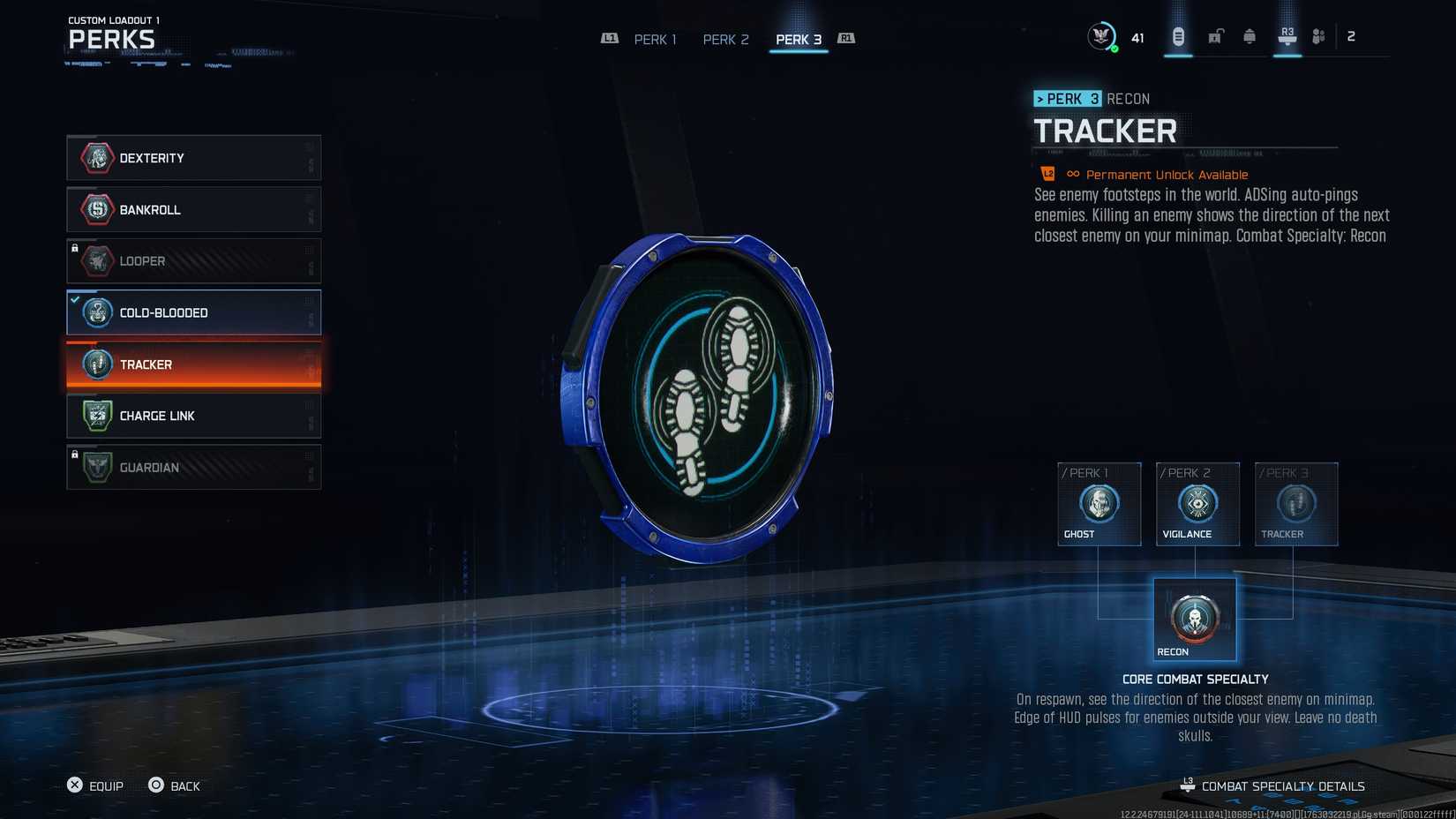Click the lock icon on the Guardian perk row
Viewport: 1456px width, 819px height.
pyautogui.click(x=75, y=454)
